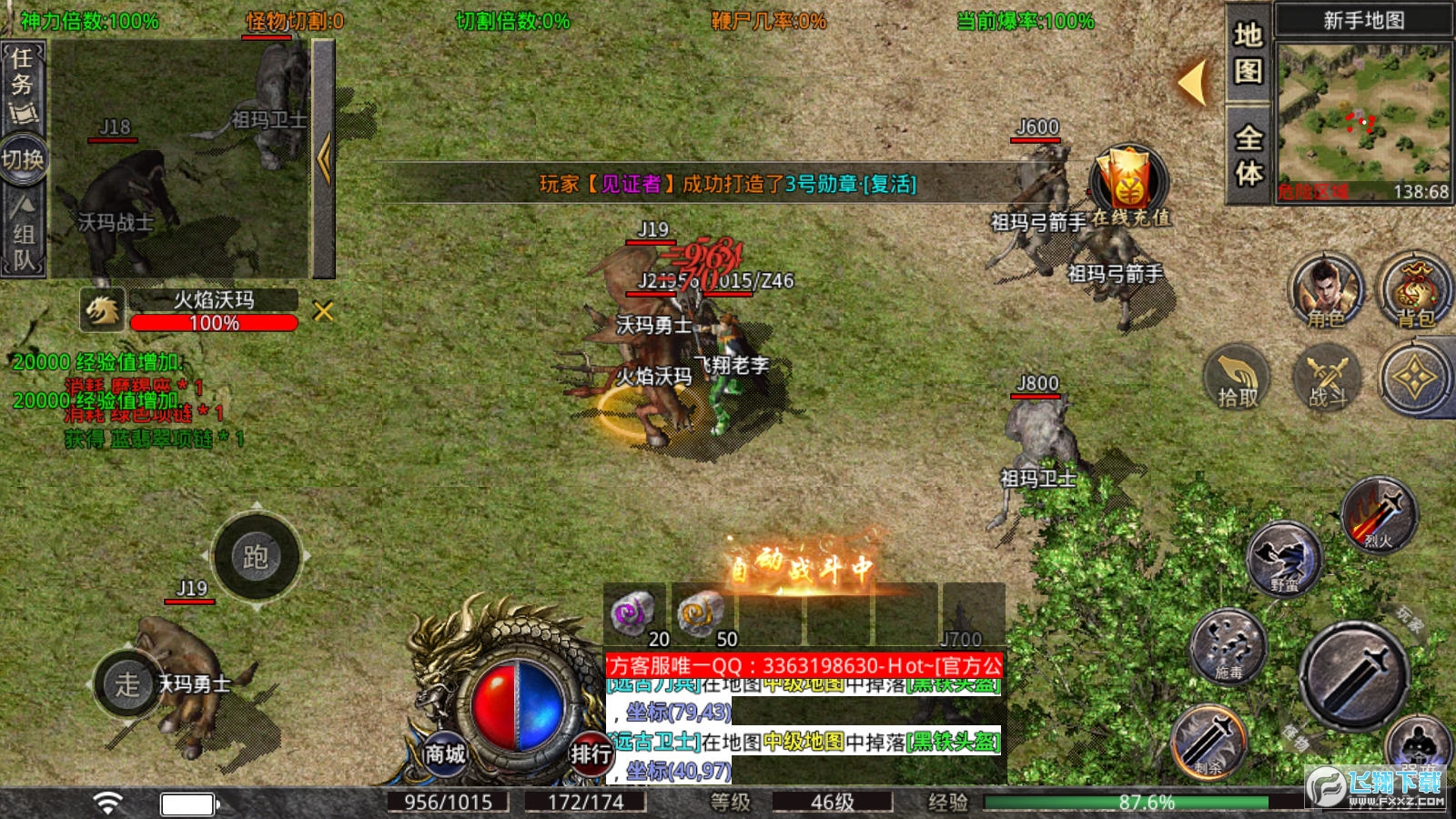
Task: Trigger the 刺杀 thrust skill
Action: 1208,743
